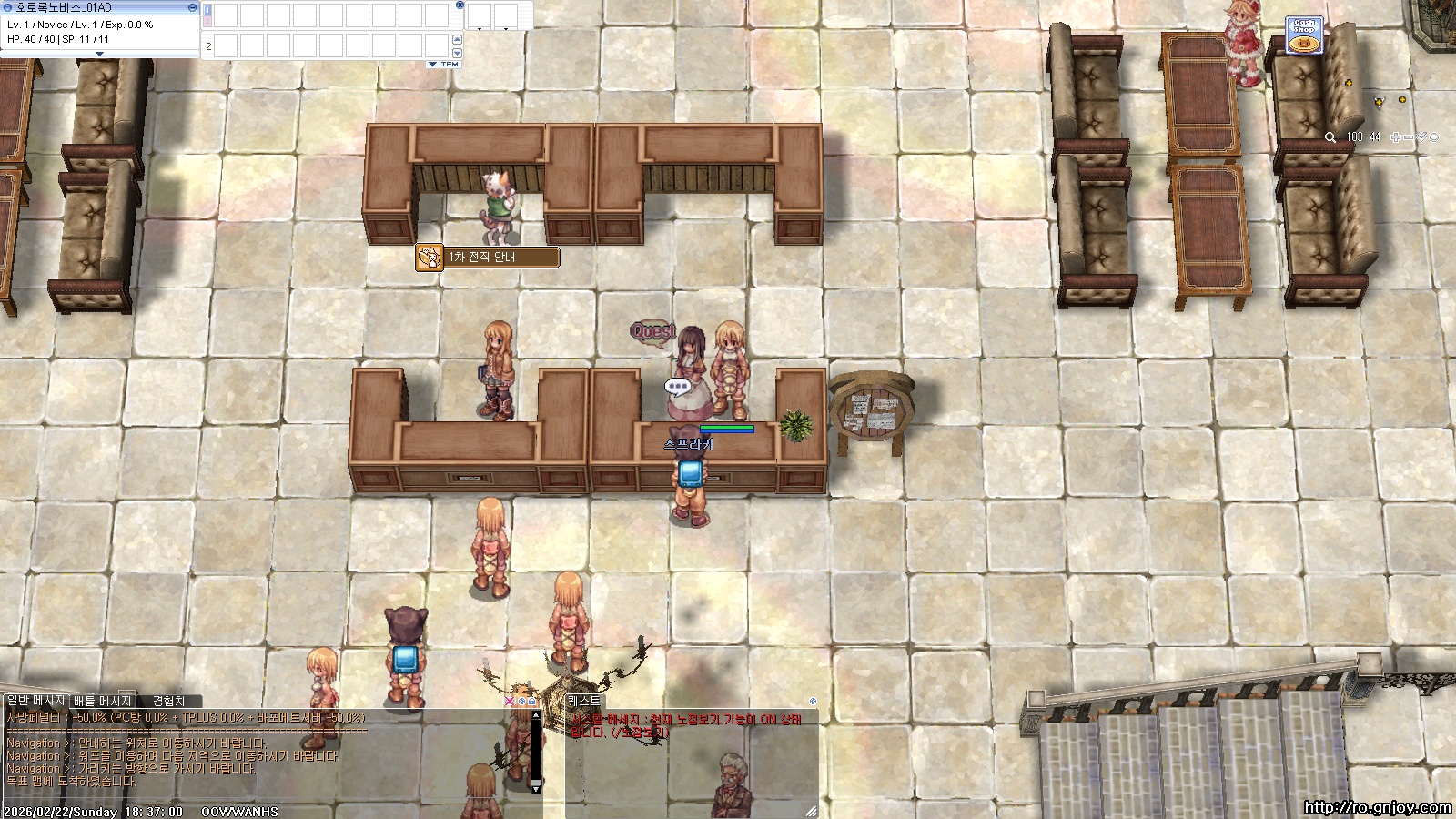Open the ITEM dropdown under the hotbar
This screenshot has height=819, width=1456.
tap(443, 65)
